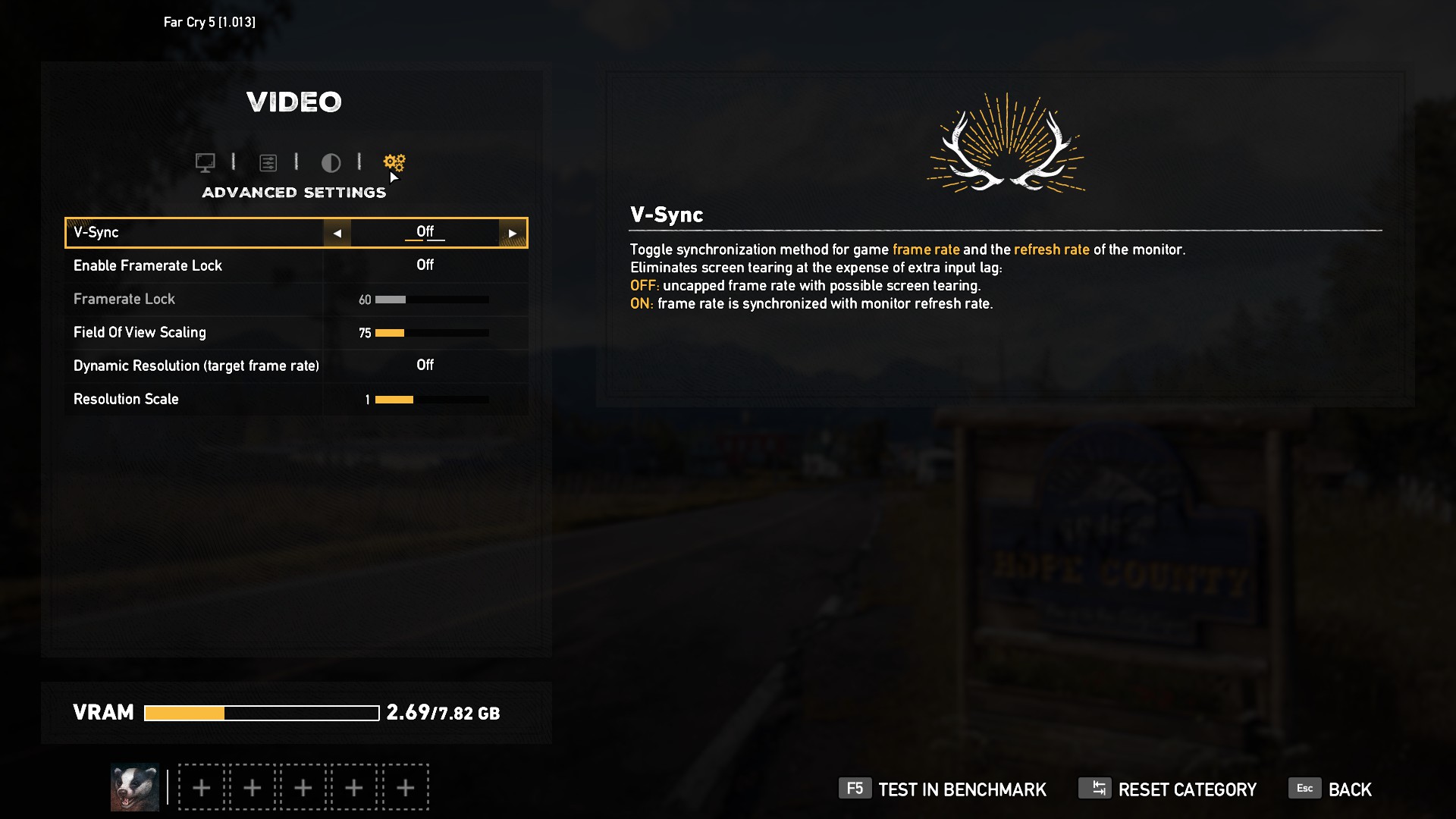Image resolution: width=1456 pixels, height=819 pixels.
Task: Click the V-Sync left arrow
Action: tap(337, 233)
